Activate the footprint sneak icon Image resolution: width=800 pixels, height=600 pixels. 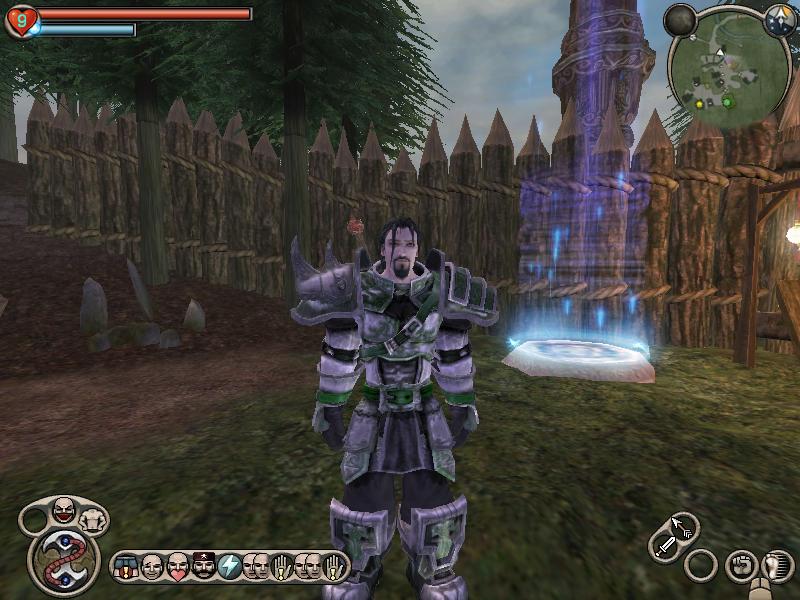(x=774, y=566)
